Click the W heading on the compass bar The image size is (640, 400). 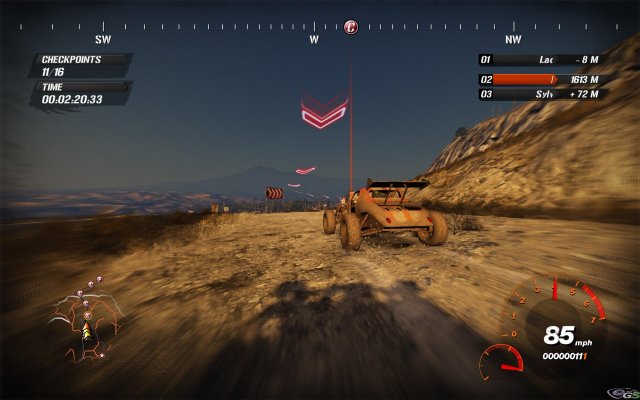point(313,40)
